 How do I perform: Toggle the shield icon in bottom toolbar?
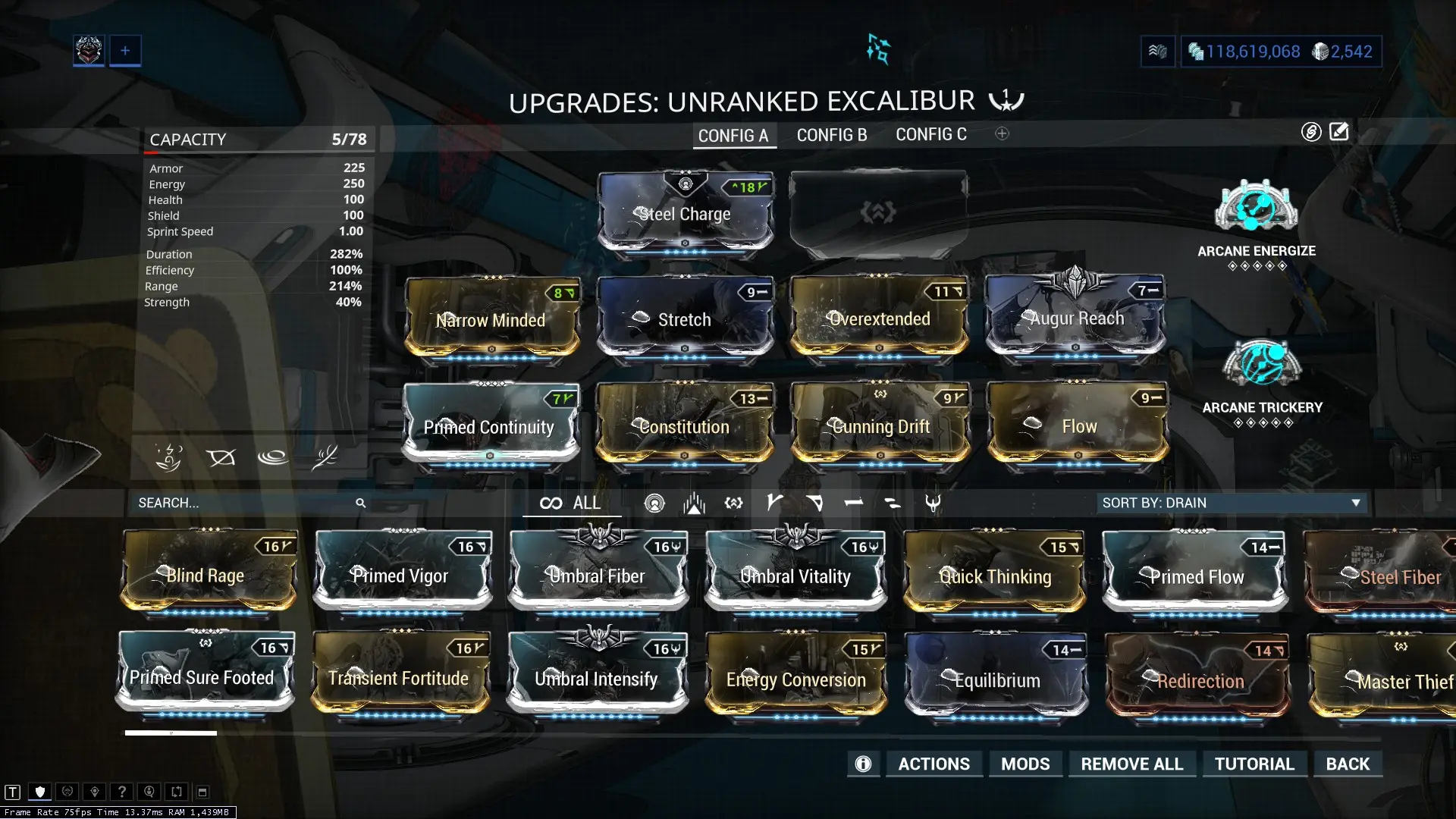pyautogui.click(x=40, y=791)
